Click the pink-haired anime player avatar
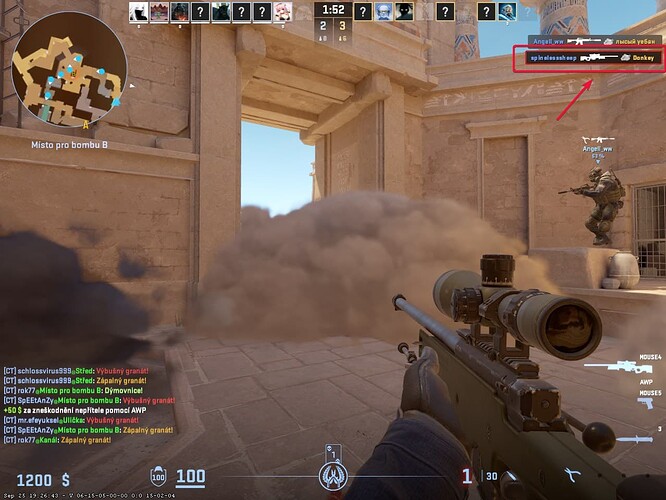The width and height of the screenshot is (666, 500). [284, 12]
